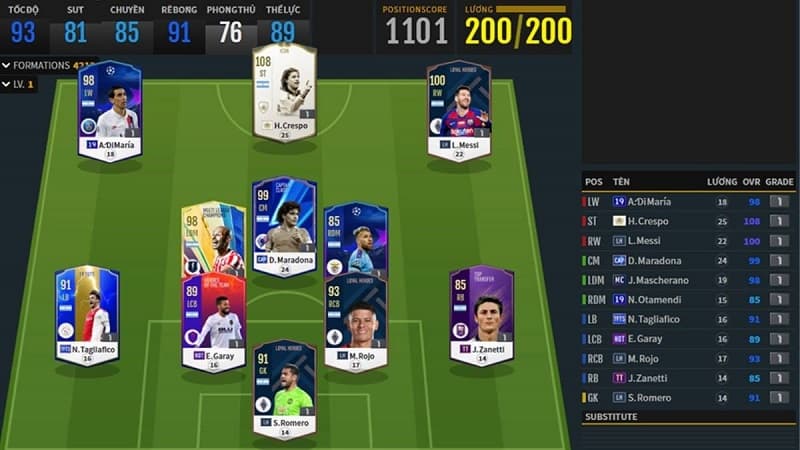Viewport: 800px width, 450px height.
Task: Select the J.Zanetti row in the squad list
Action: [x=689, y=378]
